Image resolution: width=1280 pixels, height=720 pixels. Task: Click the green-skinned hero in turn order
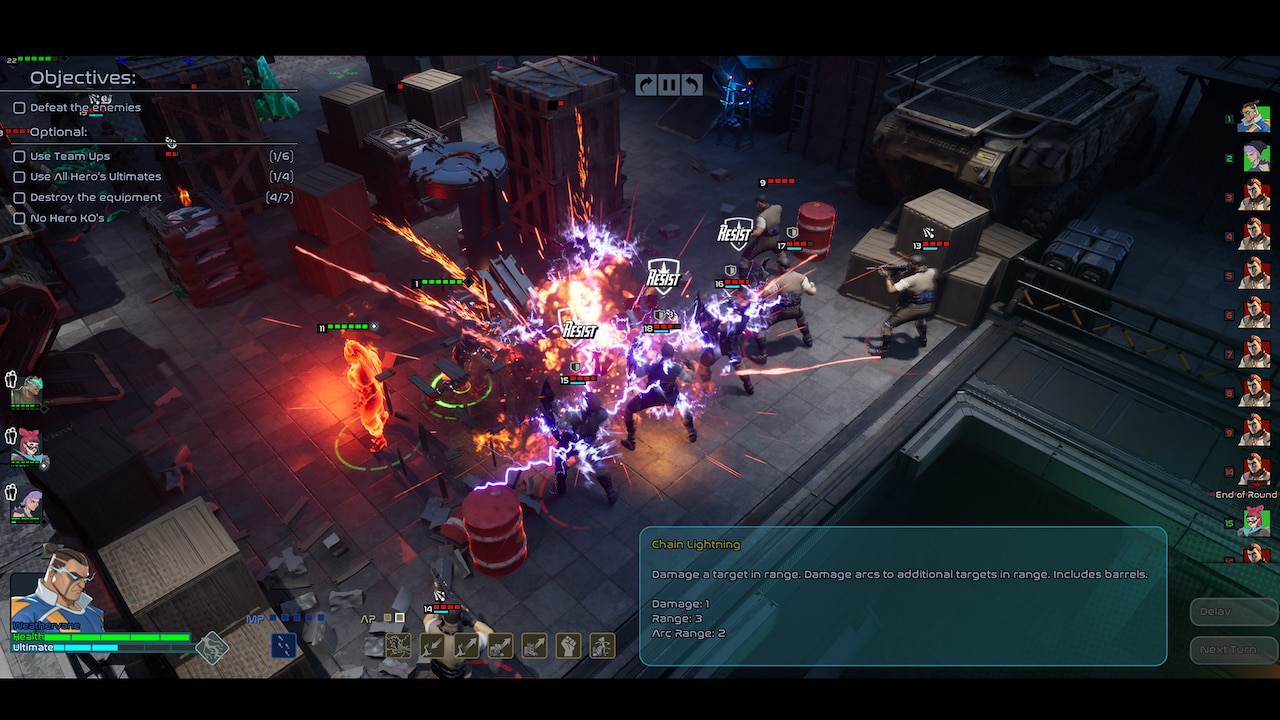[x=1256, y=157]
